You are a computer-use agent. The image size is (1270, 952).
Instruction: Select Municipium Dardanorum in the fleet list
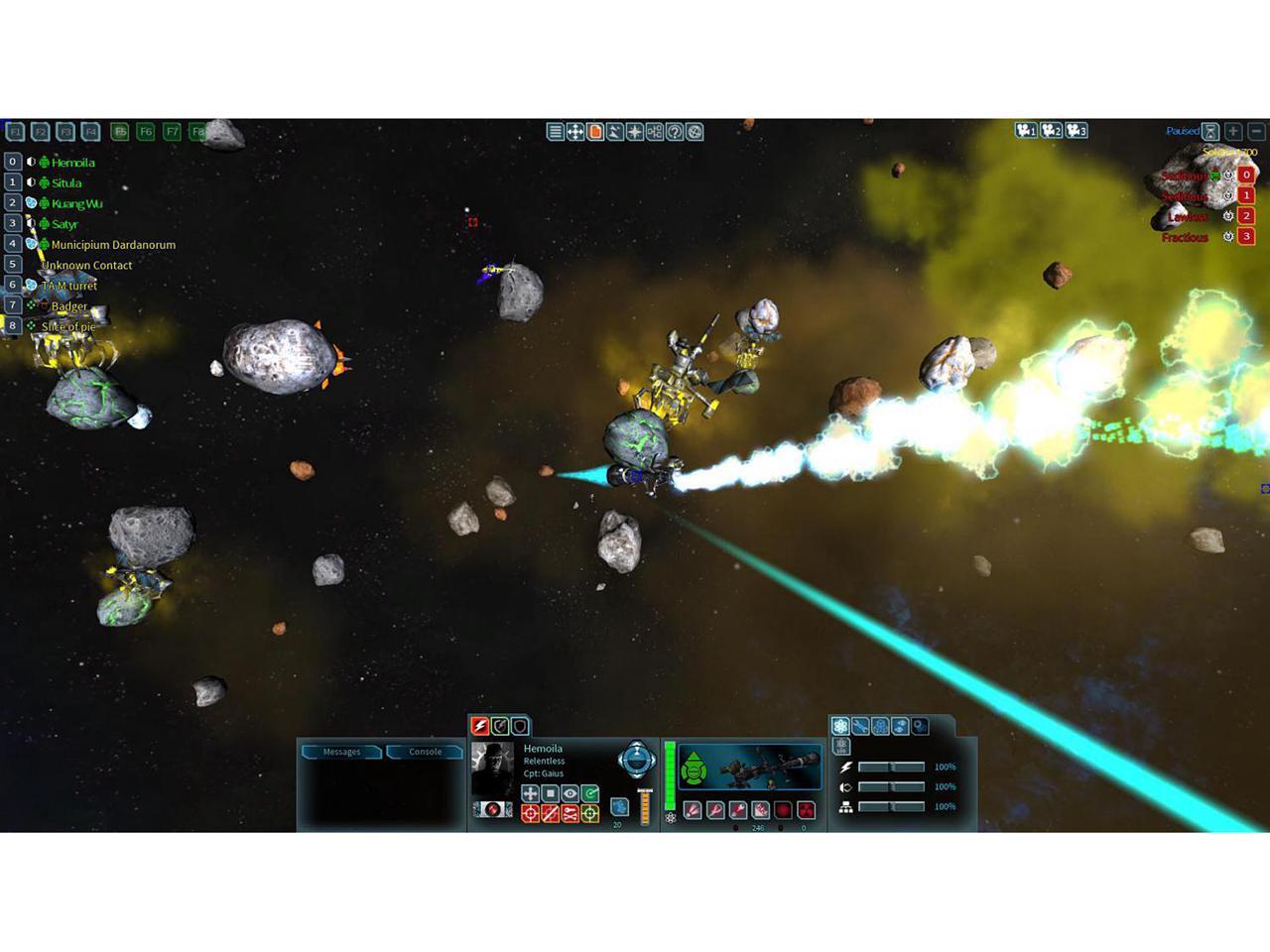pyautogui.click(x=112, y=245)
